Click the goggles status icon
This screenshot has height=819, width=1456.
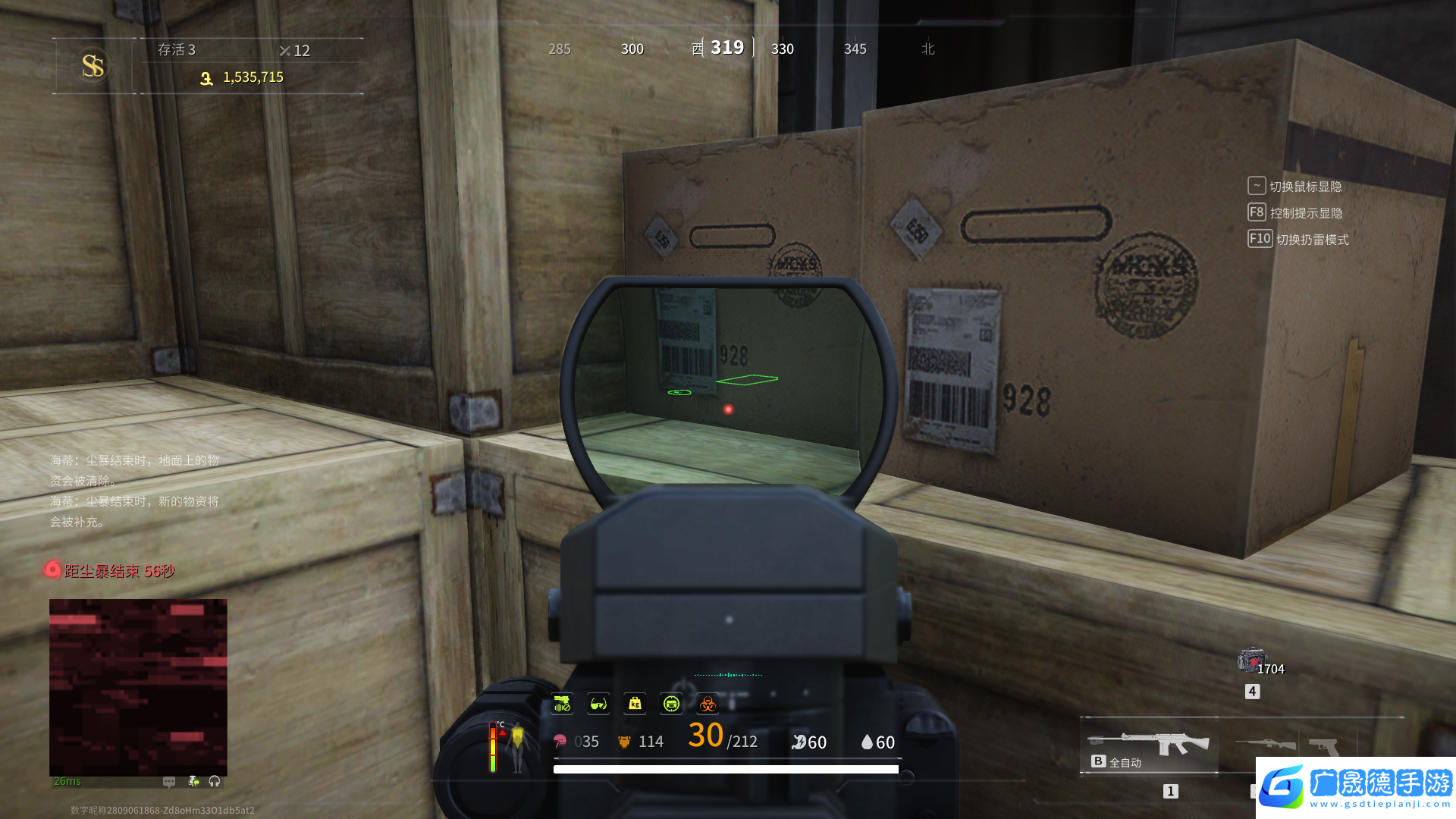598,704
